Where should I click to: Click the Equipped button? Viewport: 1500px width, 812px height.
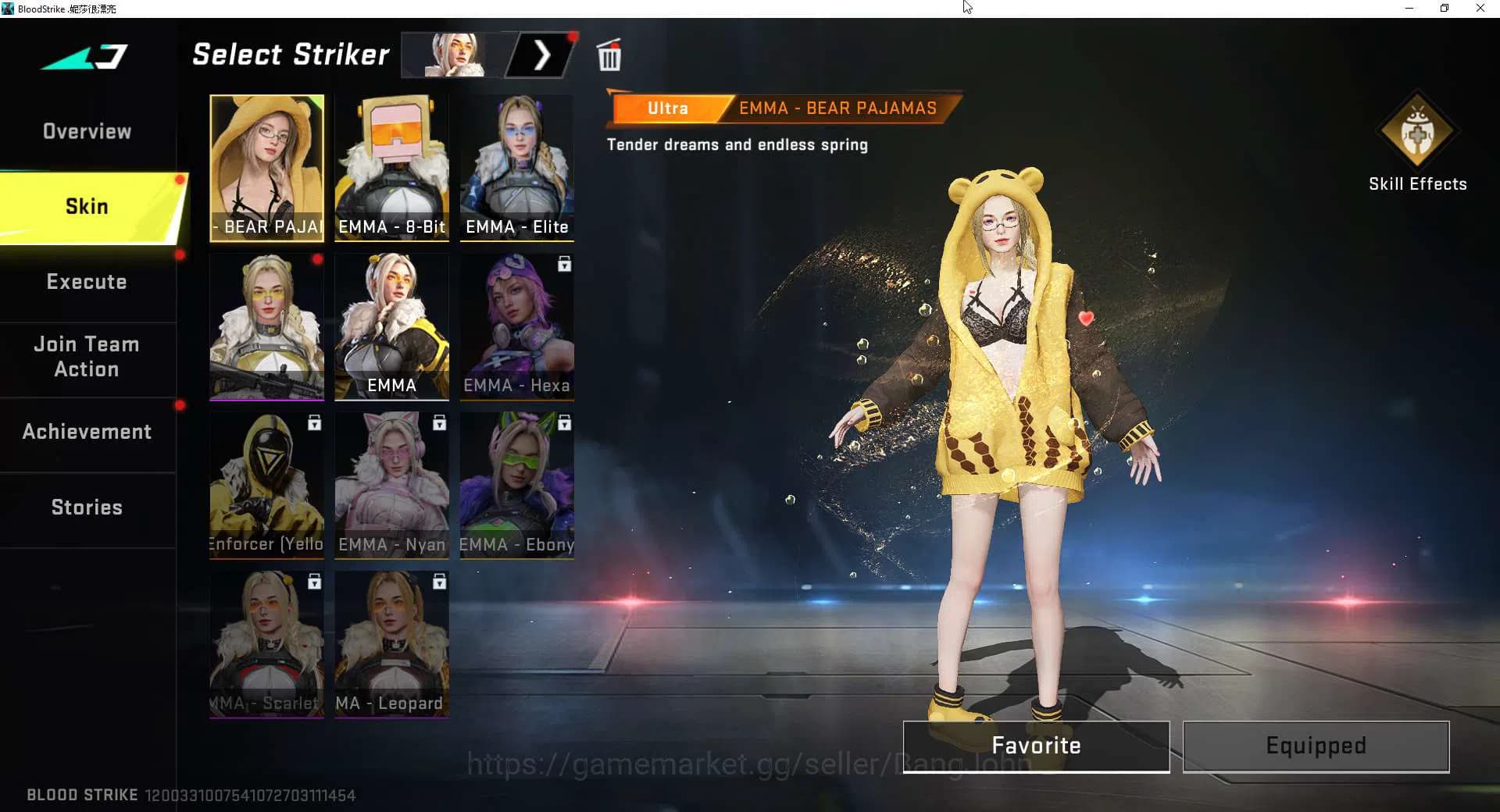coord(1315,746)
